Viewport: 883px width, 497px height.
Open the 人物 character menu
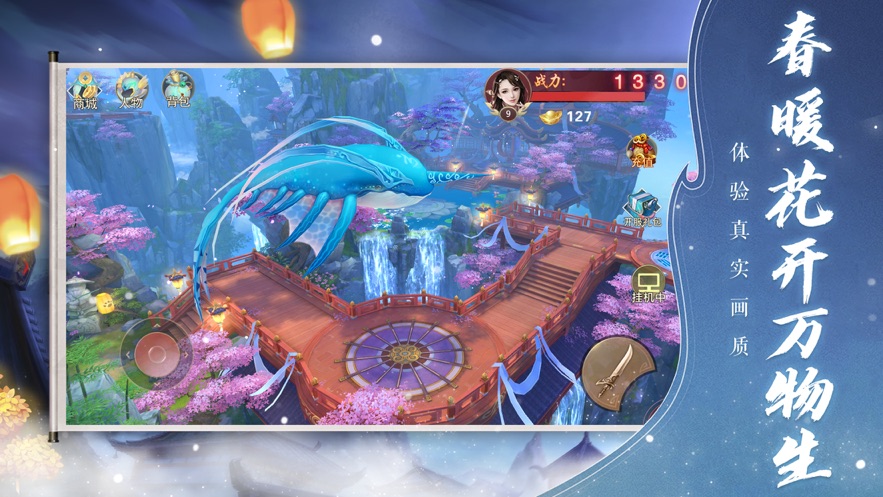pyautogui.click(x=131, y=90)
